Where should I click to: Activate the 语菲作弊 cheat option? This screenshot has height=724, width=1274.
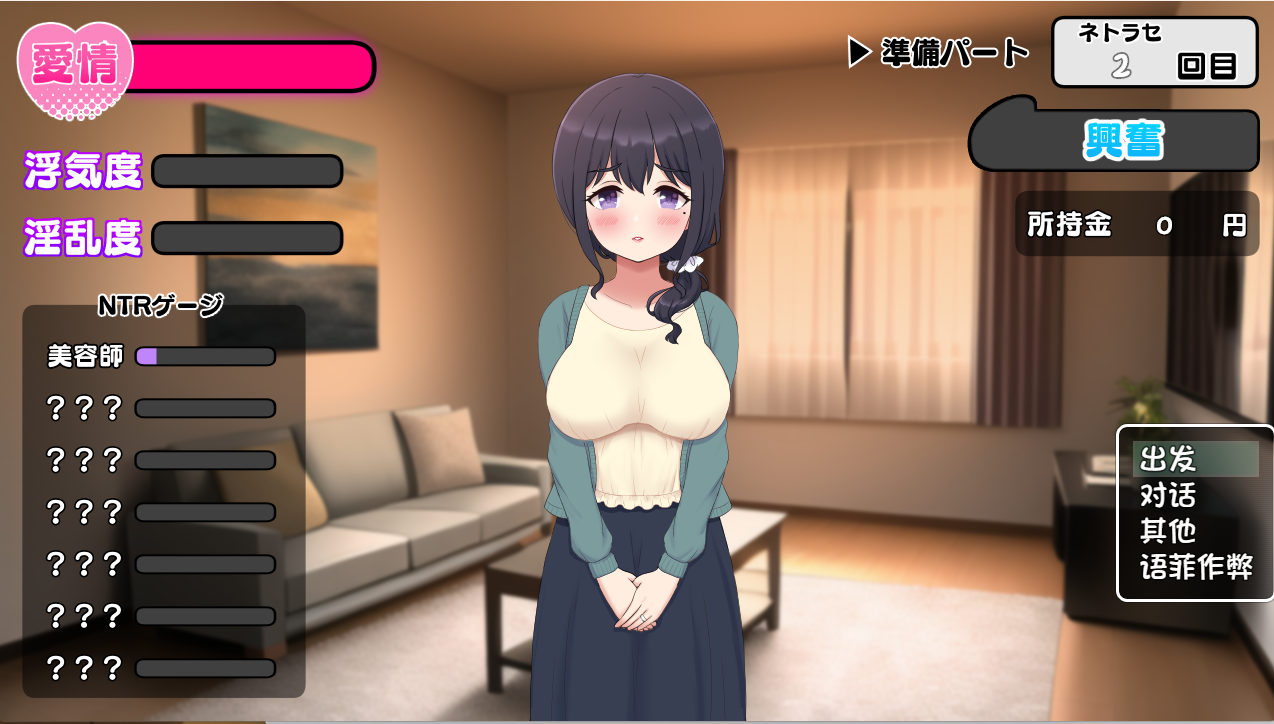[1195, 567]
